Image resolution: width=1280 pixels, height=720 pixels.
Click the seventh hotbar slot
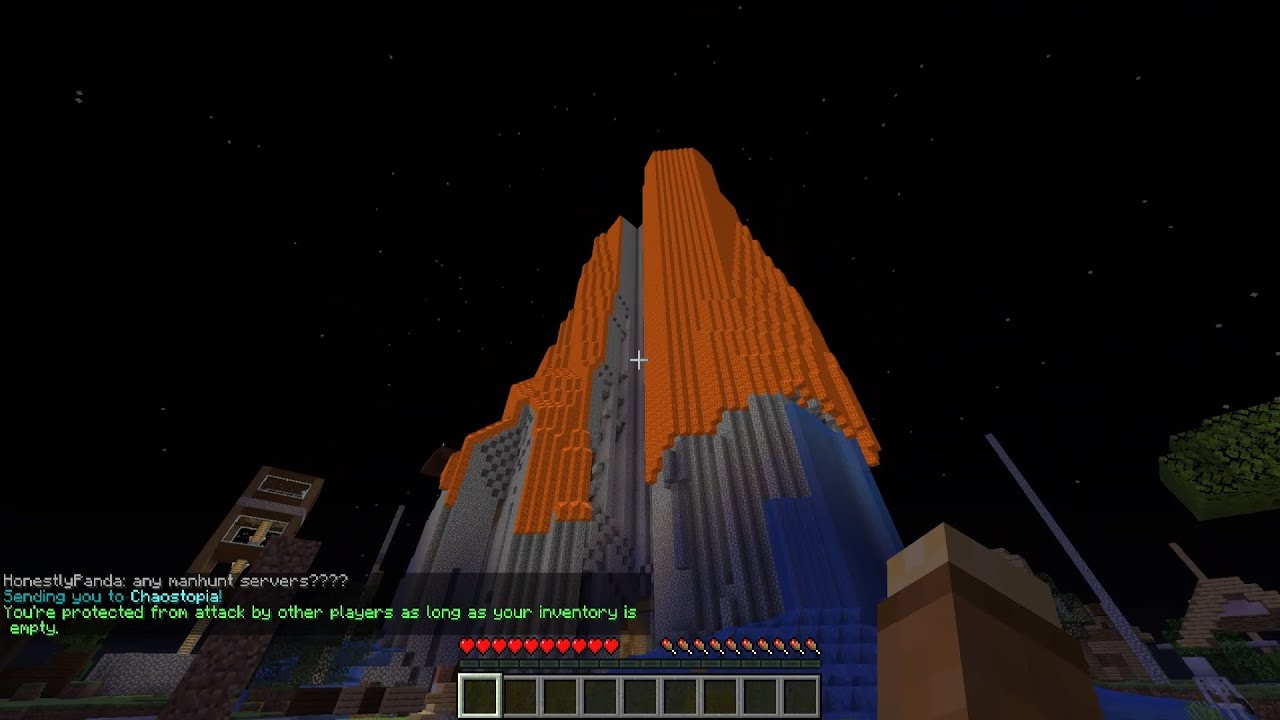720,694
